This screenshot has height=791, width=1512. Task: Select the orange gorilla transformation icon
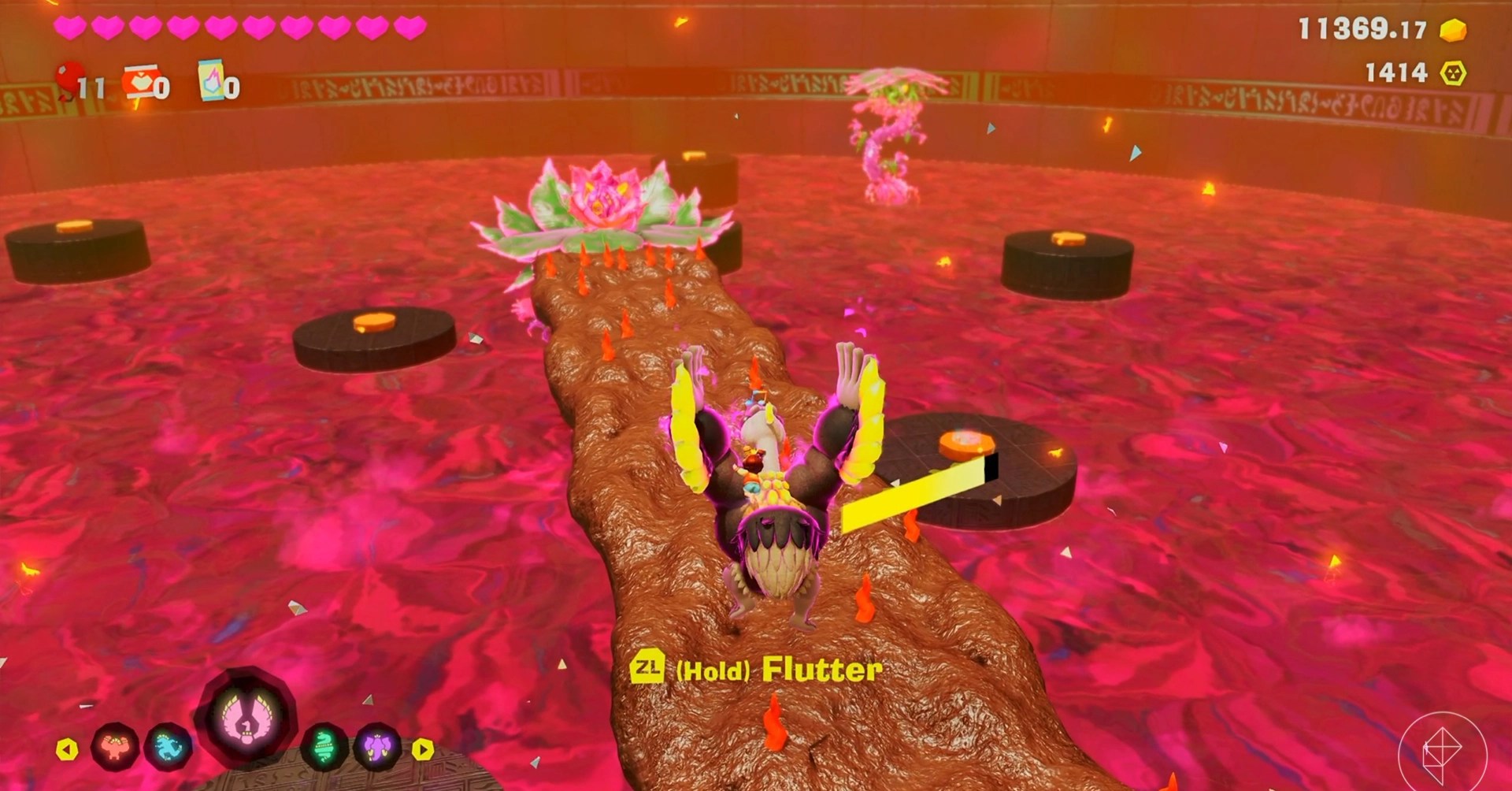tap(115, 746)
